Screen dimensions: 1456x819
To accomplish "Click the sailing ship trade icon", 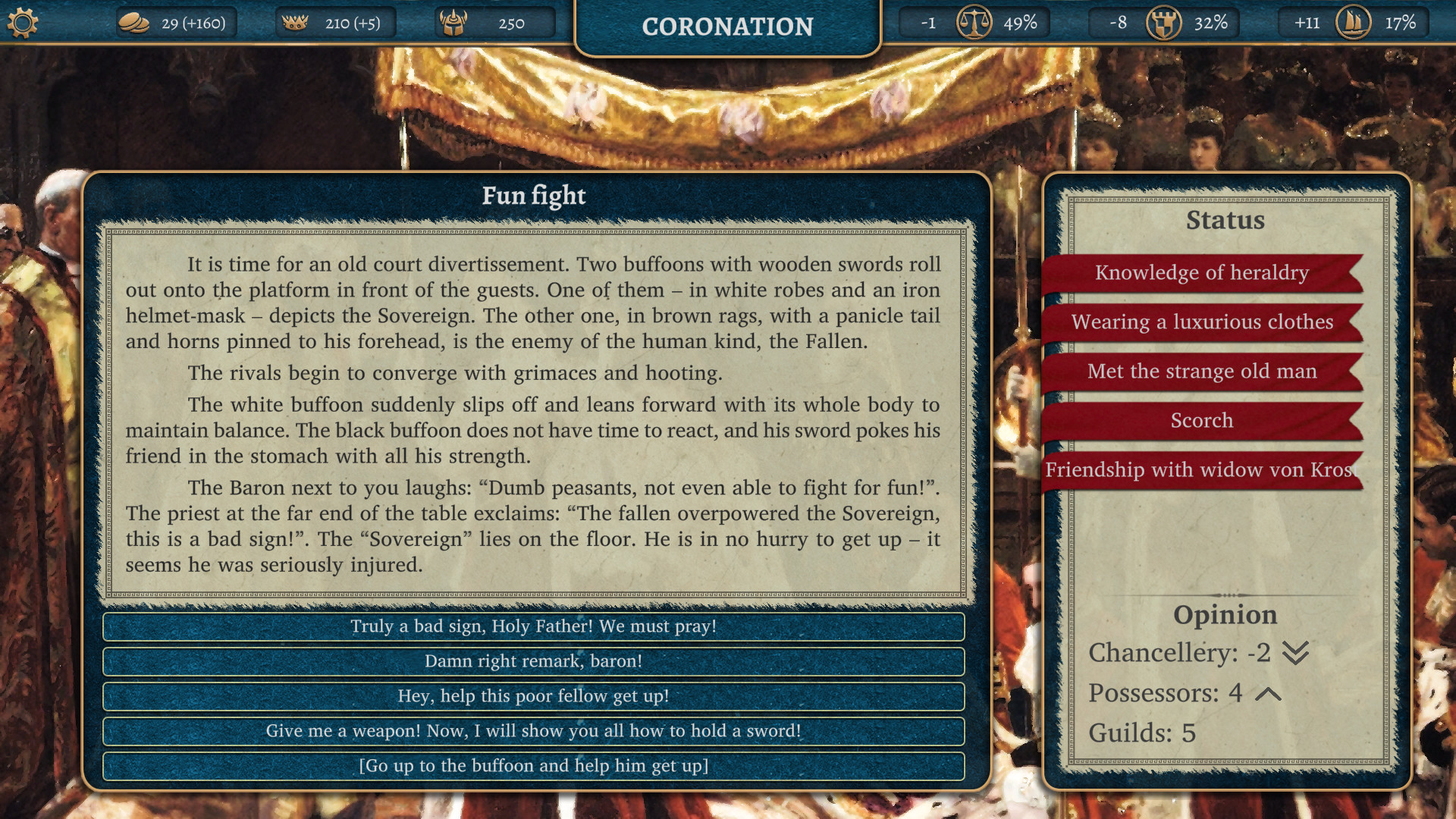I will (1353, 22).
